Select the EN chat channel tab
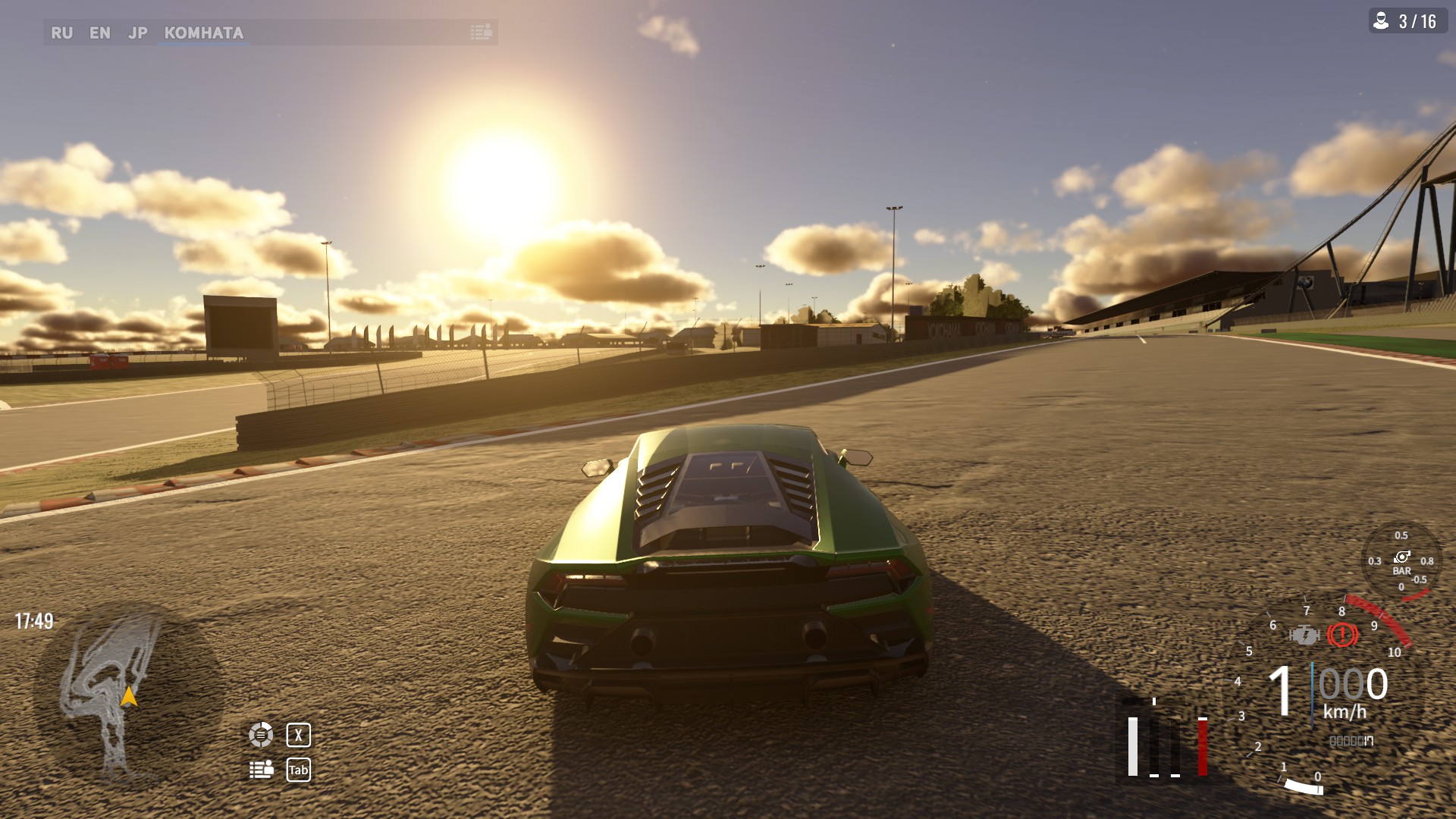This screenshot has width=1456, height=819. tap(99, 33)
